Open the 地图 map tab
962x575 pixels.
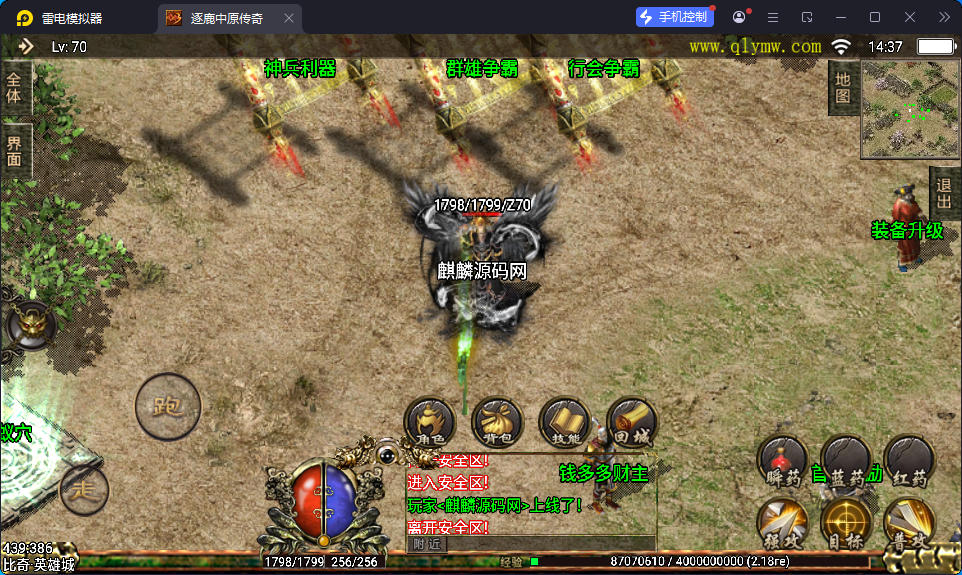point(843,87)
